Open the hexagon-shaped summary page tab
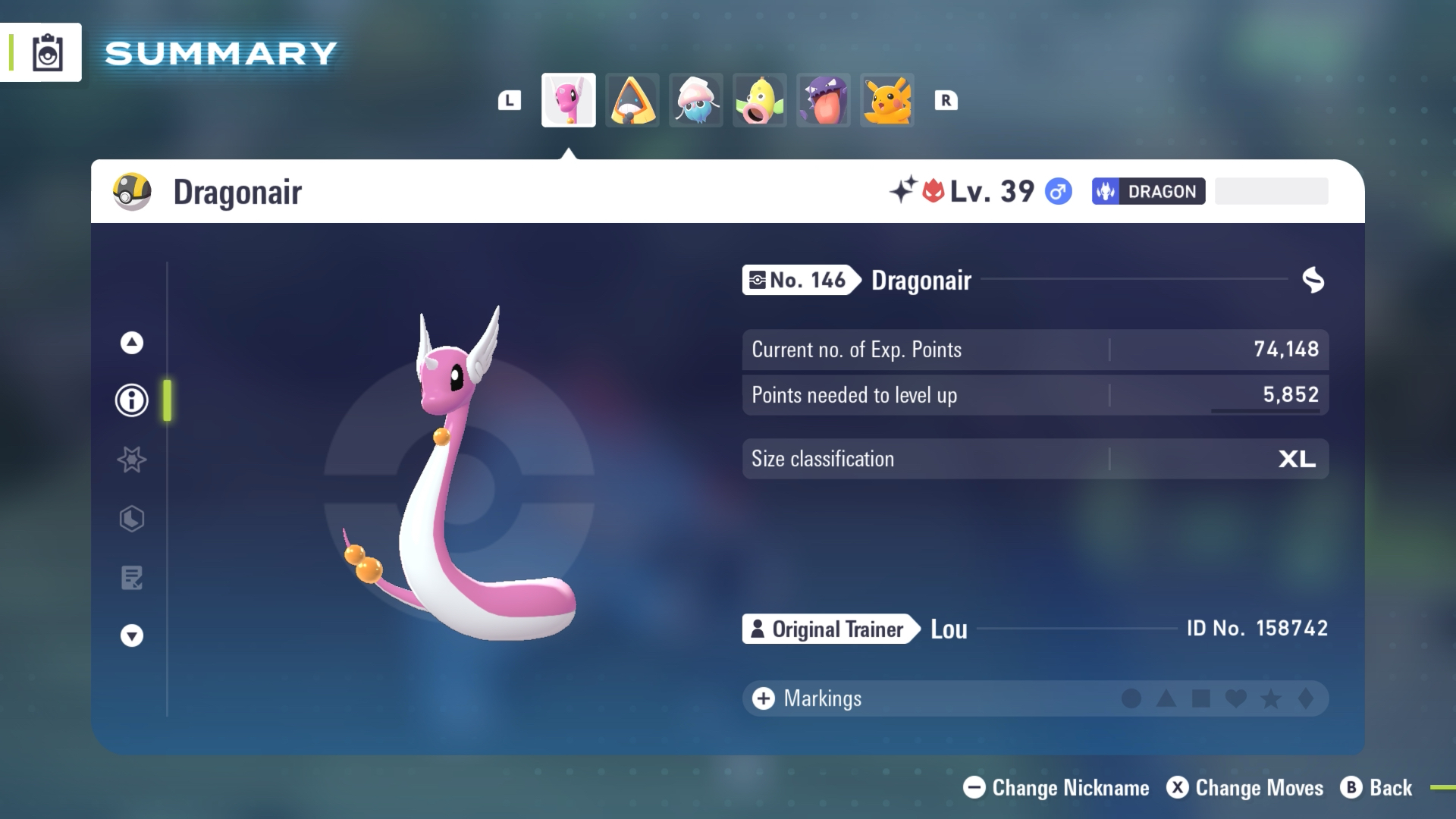Screen dimensions: 1456x819 [132, 519]
